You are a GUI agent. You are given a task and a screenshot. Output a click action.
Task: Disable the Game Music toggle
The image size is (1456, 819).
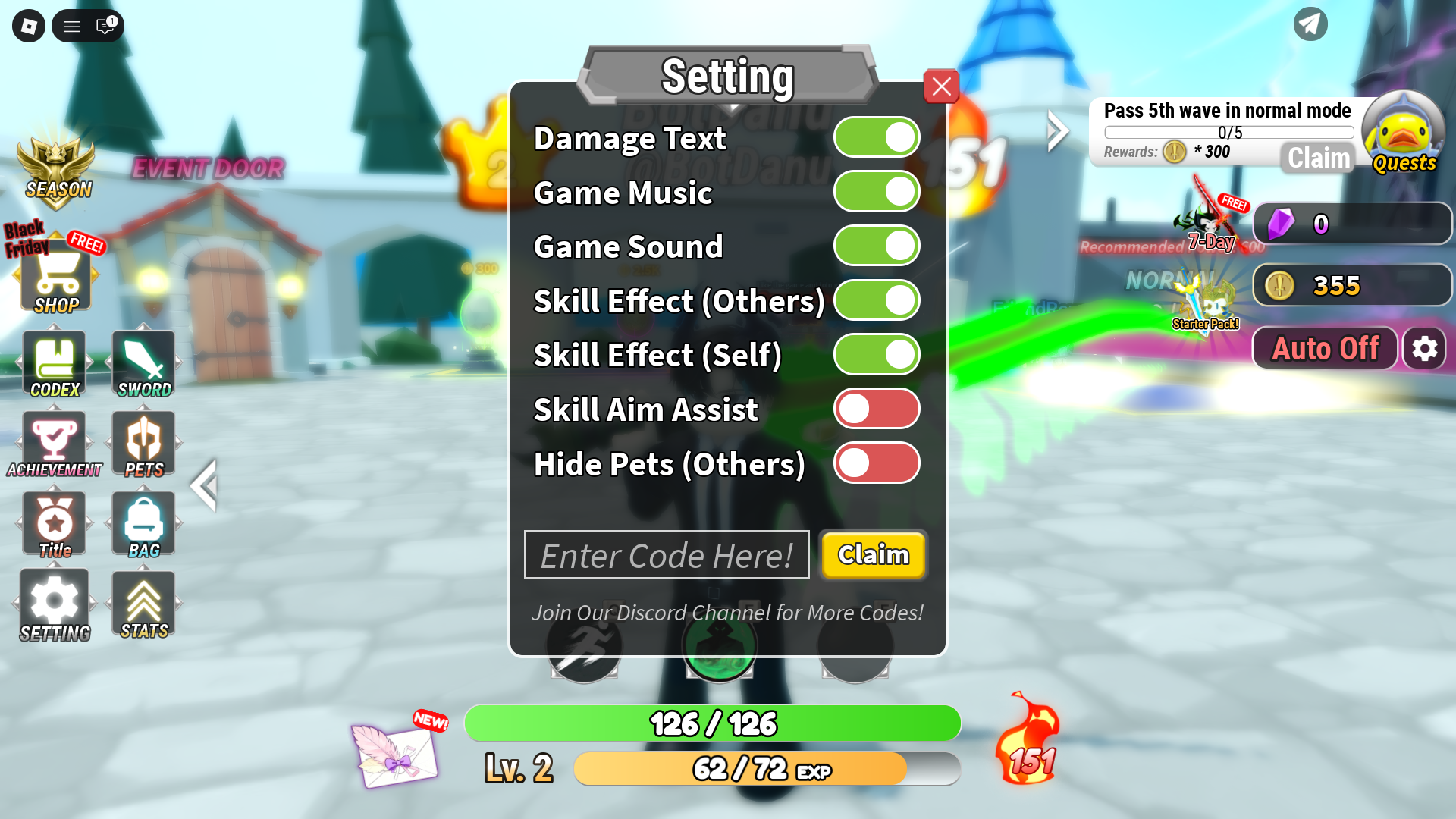coord(876,192)
